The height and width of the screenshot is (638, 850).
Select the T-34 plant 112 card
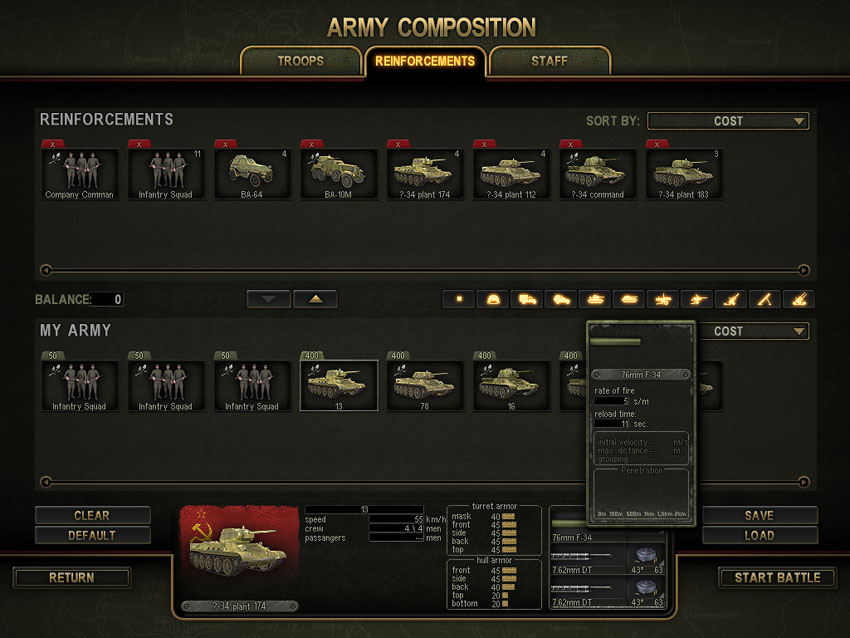pyautogui.click(x=510, y=174)
